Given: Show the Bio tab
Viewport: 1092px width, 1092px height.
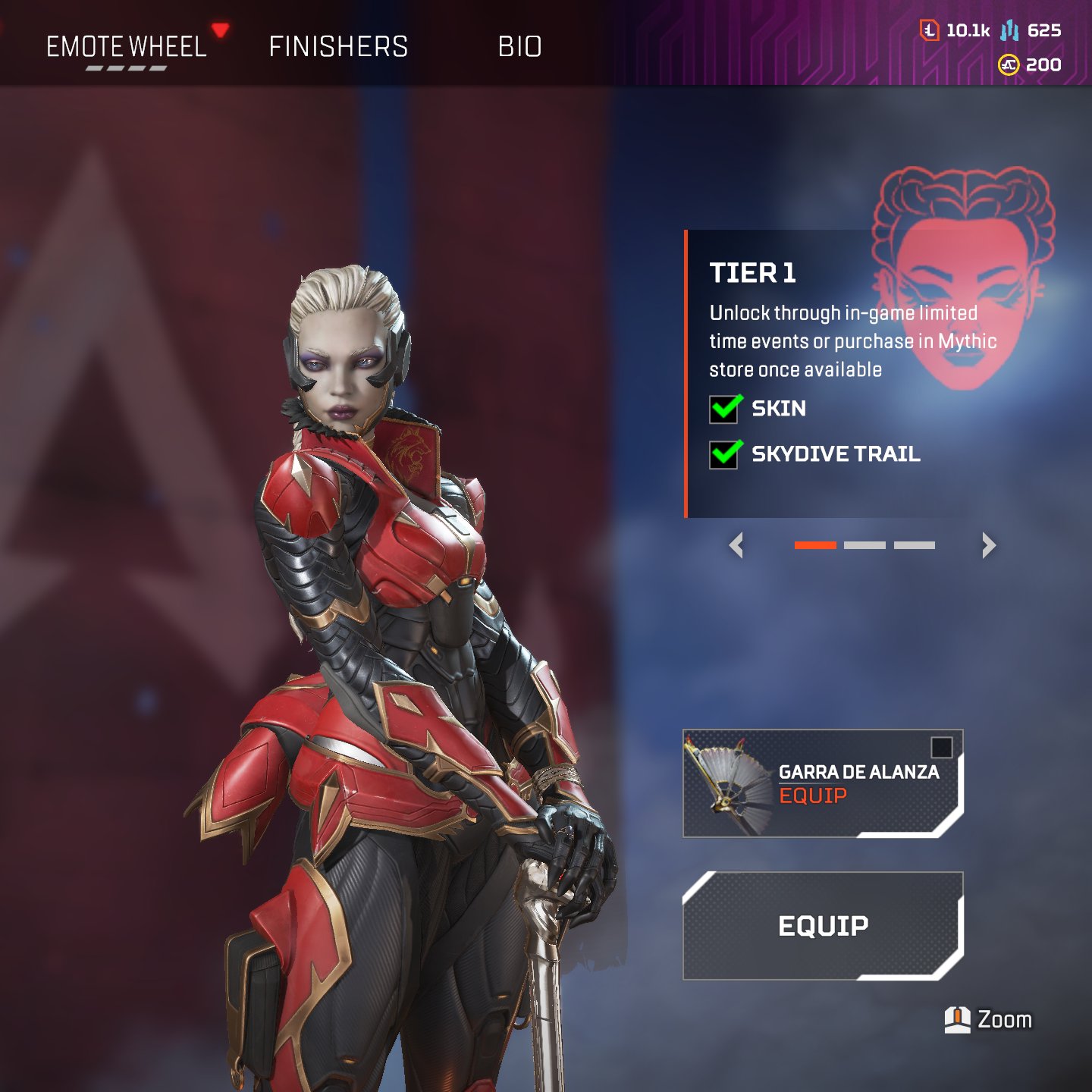Looking at the screenshot, I should tap(519, 47).
